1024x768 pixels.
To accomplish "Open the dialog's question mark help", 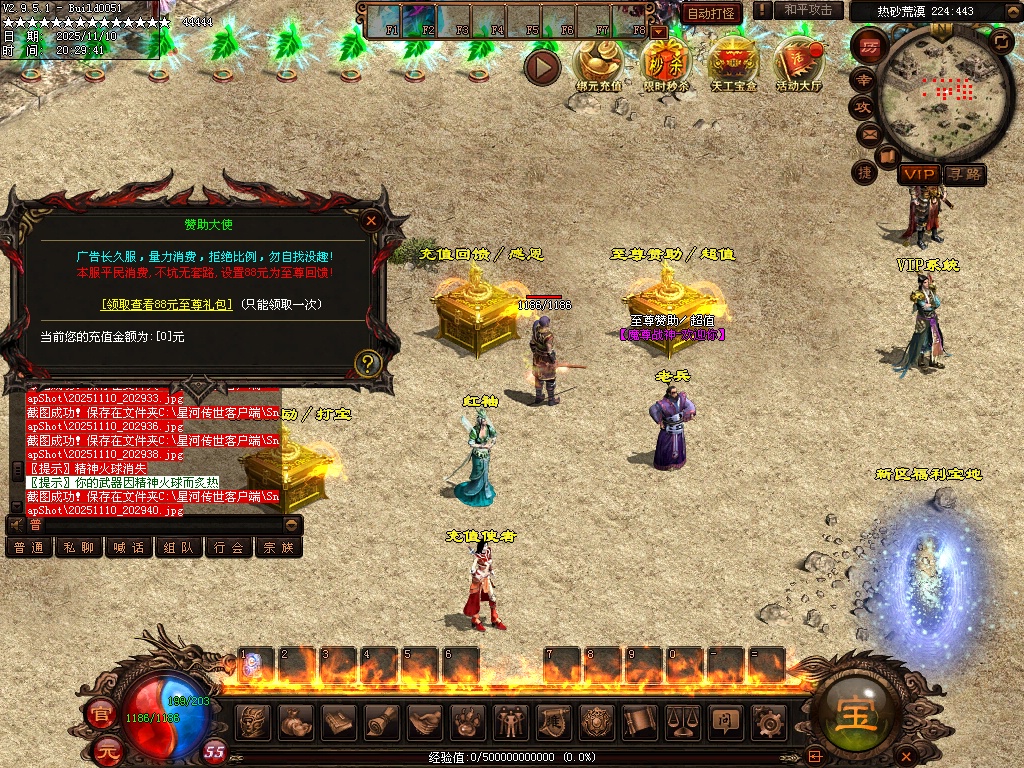I will (368, 363).
